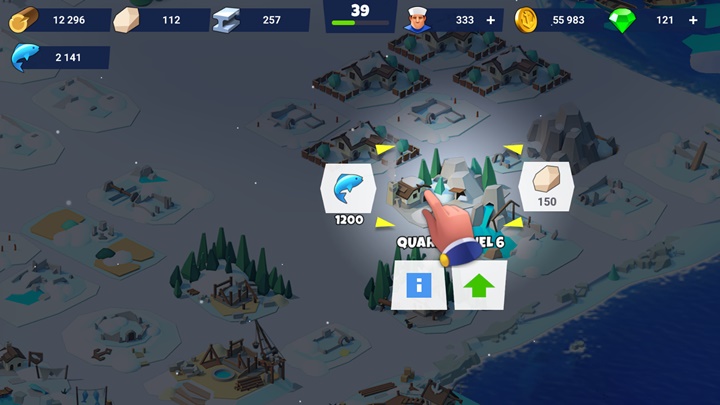Screen dimensions: 720x405
Task: Buy more green gems with the plus button
Action: pos(693,20)
